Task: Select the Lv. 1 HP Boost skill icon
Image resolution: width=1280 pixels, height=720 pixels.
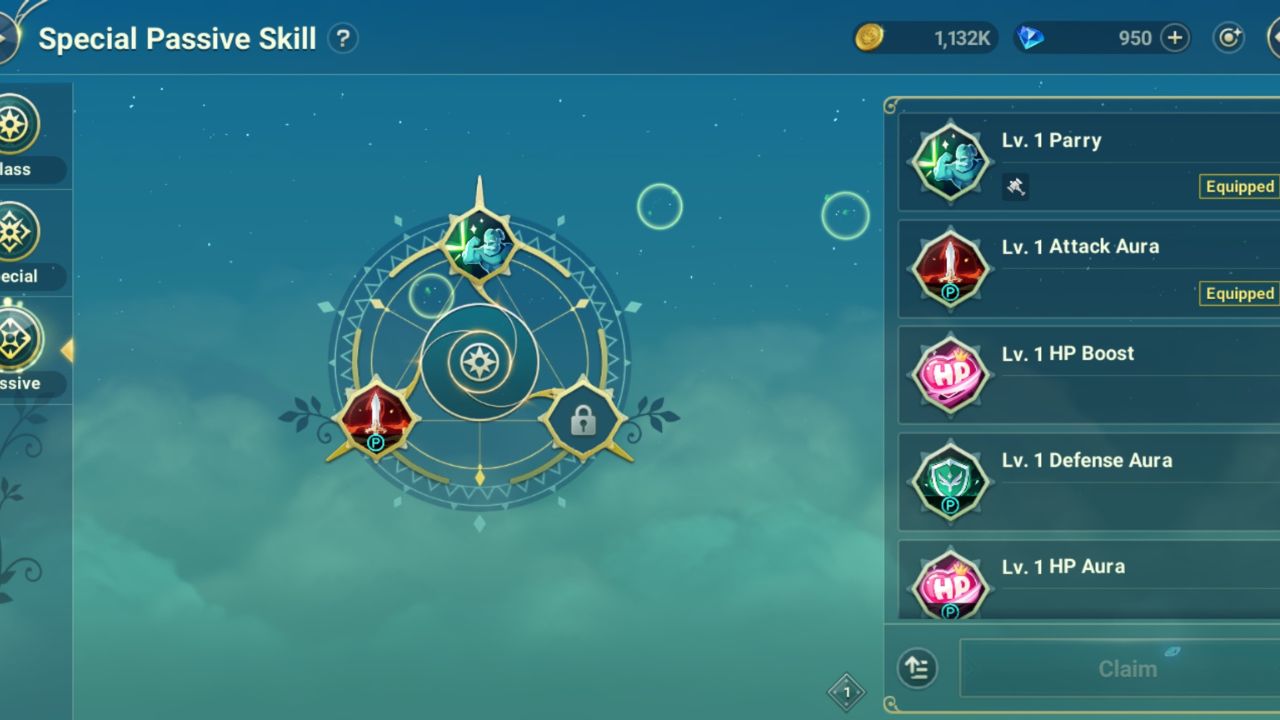Action: click(950, 374)
